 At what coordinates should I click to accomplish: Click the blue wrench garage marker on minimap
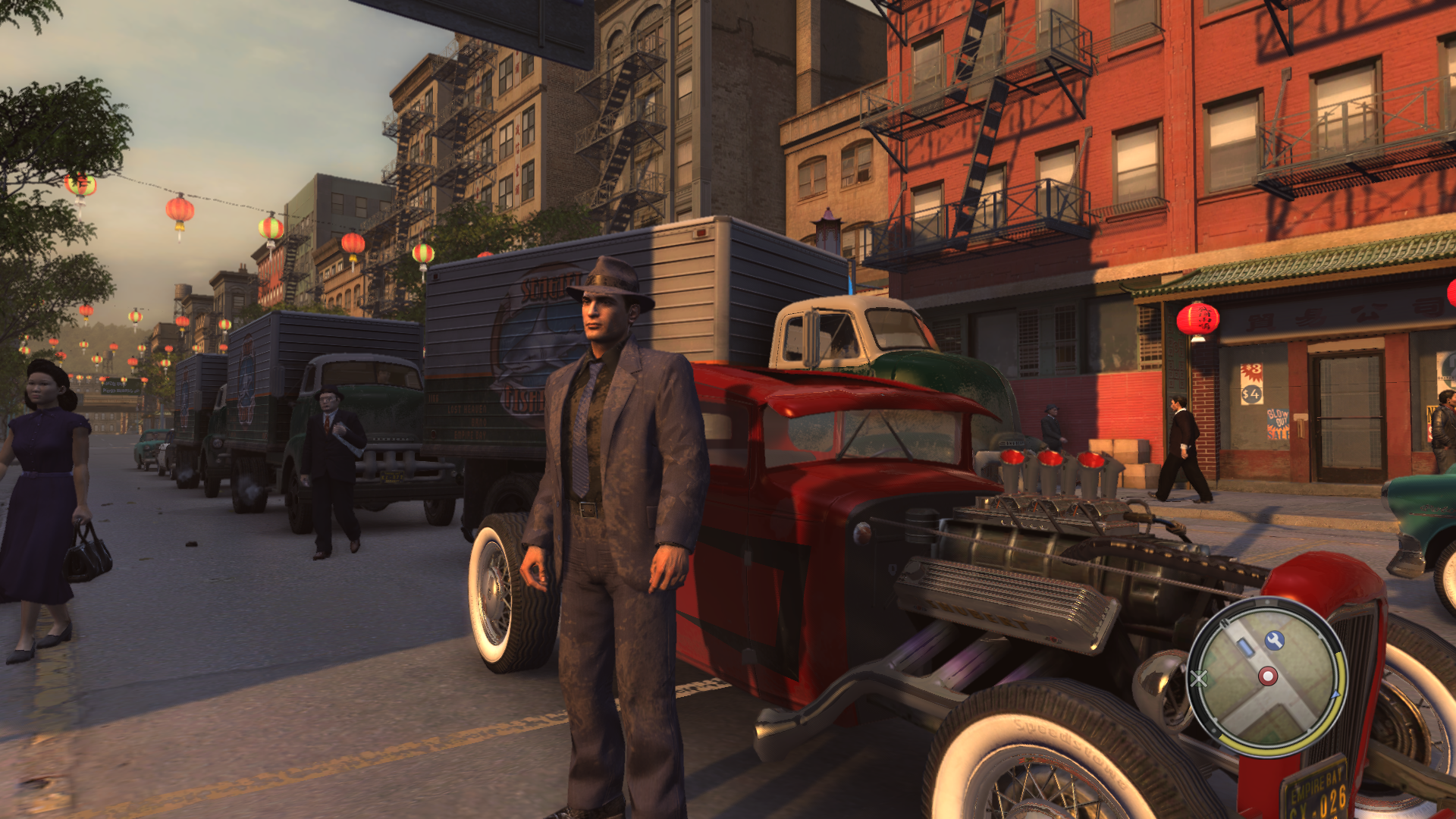tap(1274, 641)
